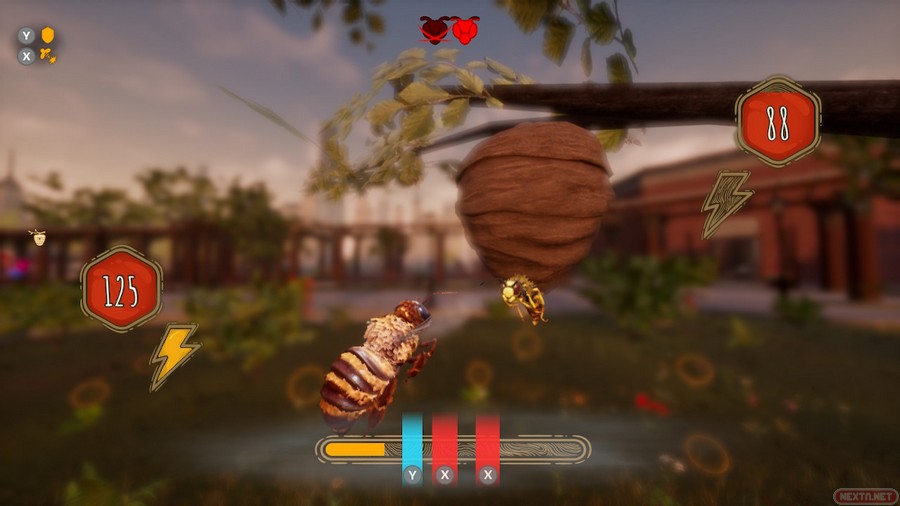Click the small beehive marker icon
900x506 pixels.
point(38,237)
